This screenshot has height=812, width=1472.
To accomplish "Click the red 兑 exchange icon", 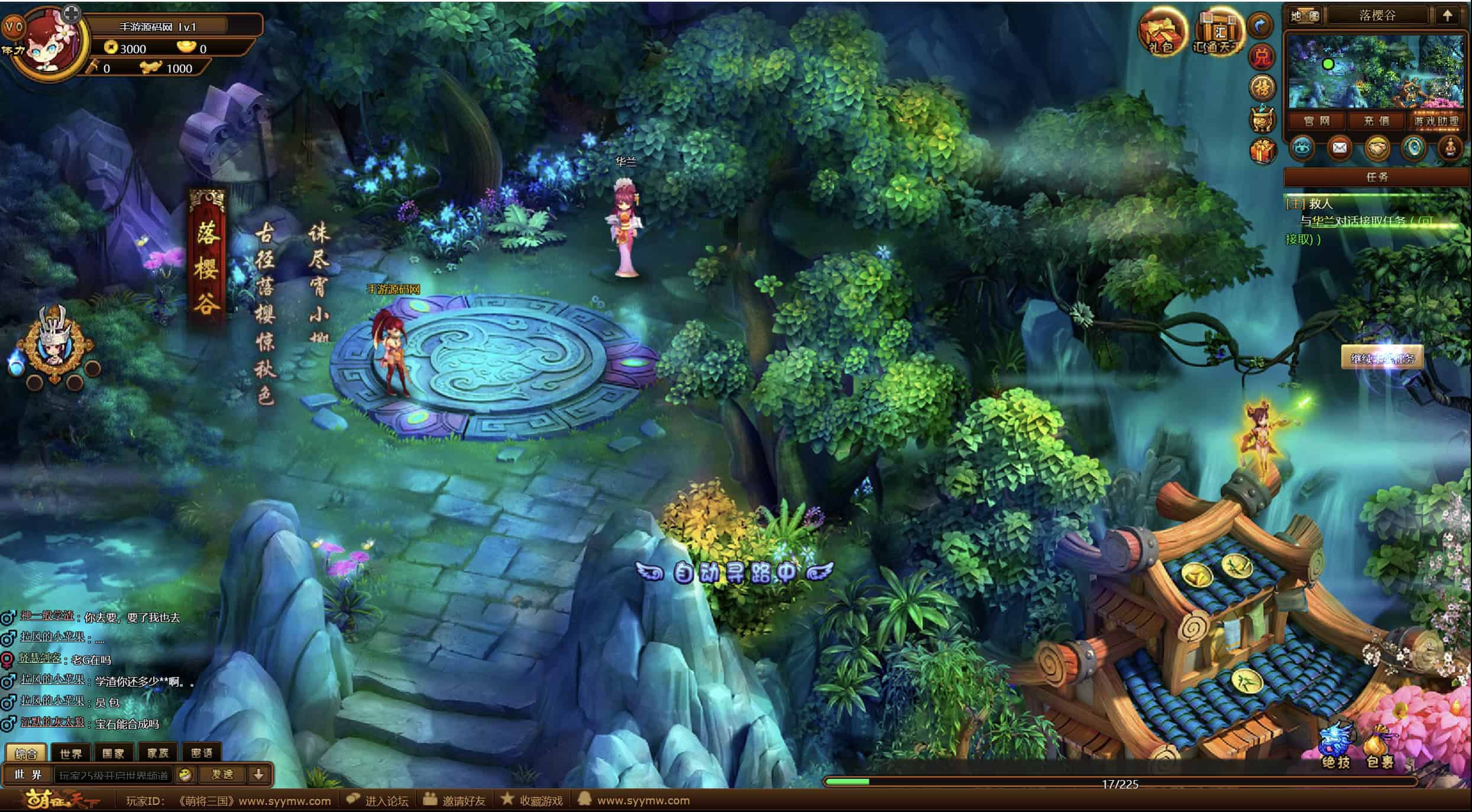I will click(x=1261, y=57).
